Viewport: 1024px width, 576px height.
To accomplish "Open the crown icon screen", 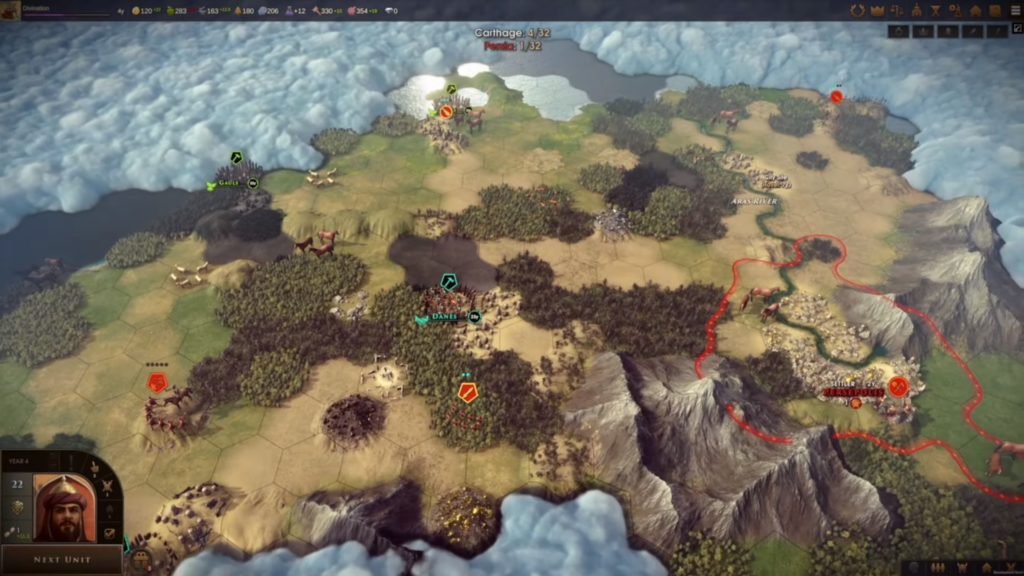I will click(877, 11).
